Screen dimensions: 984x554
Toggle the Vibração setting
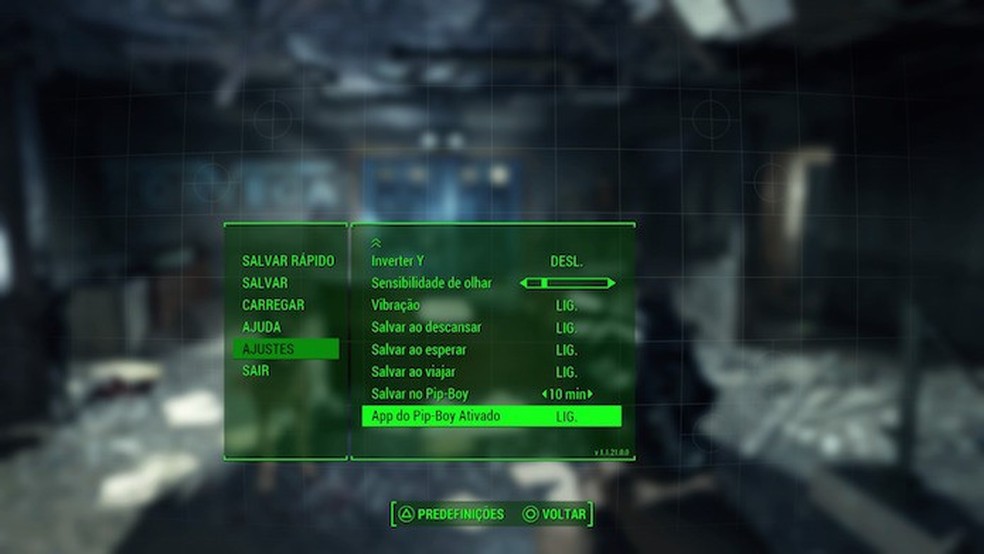click(x=566, y=305)
